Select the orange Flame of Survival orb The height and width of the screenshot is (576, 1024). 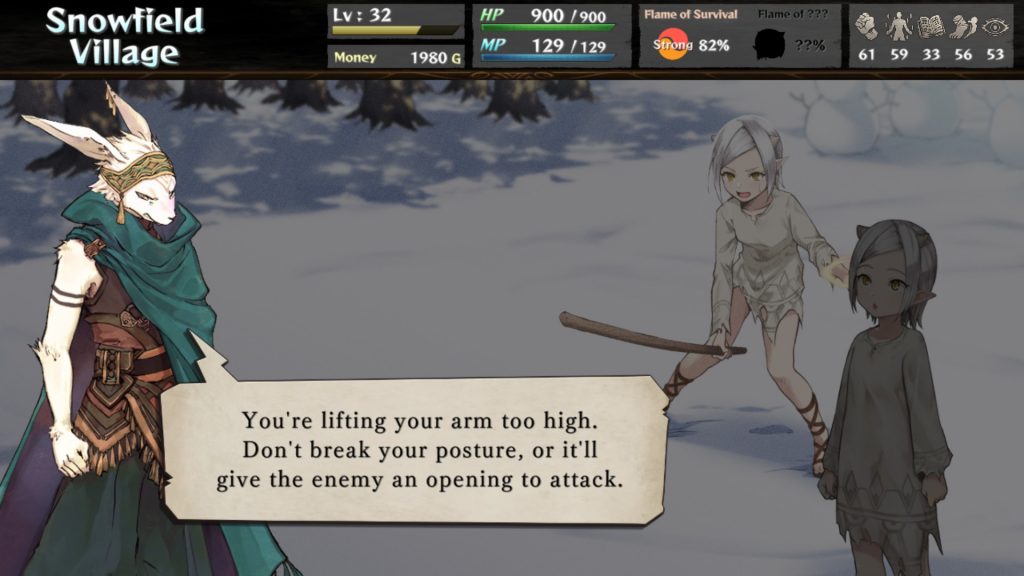coord(672,45)
